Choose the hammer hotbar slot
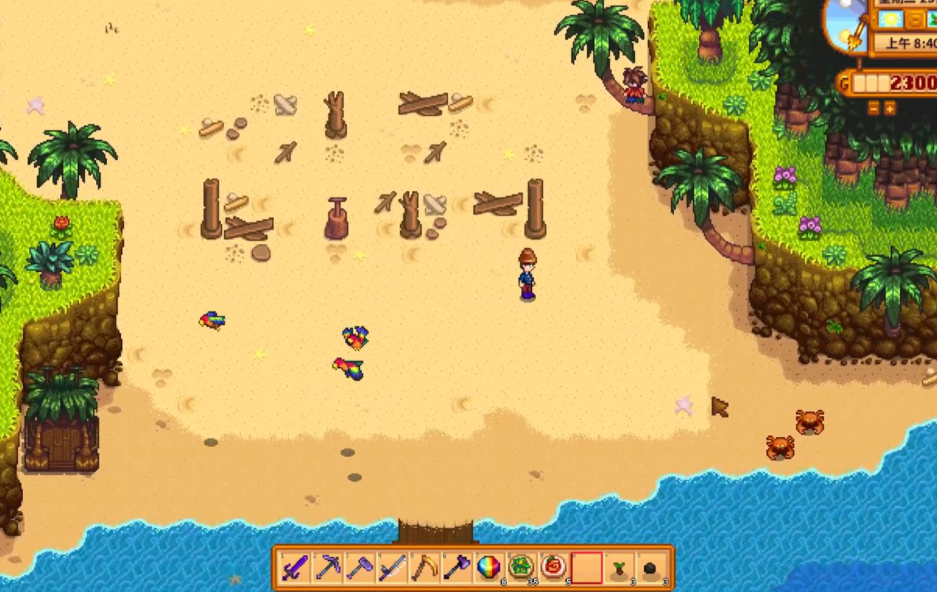 coord(360,567)
